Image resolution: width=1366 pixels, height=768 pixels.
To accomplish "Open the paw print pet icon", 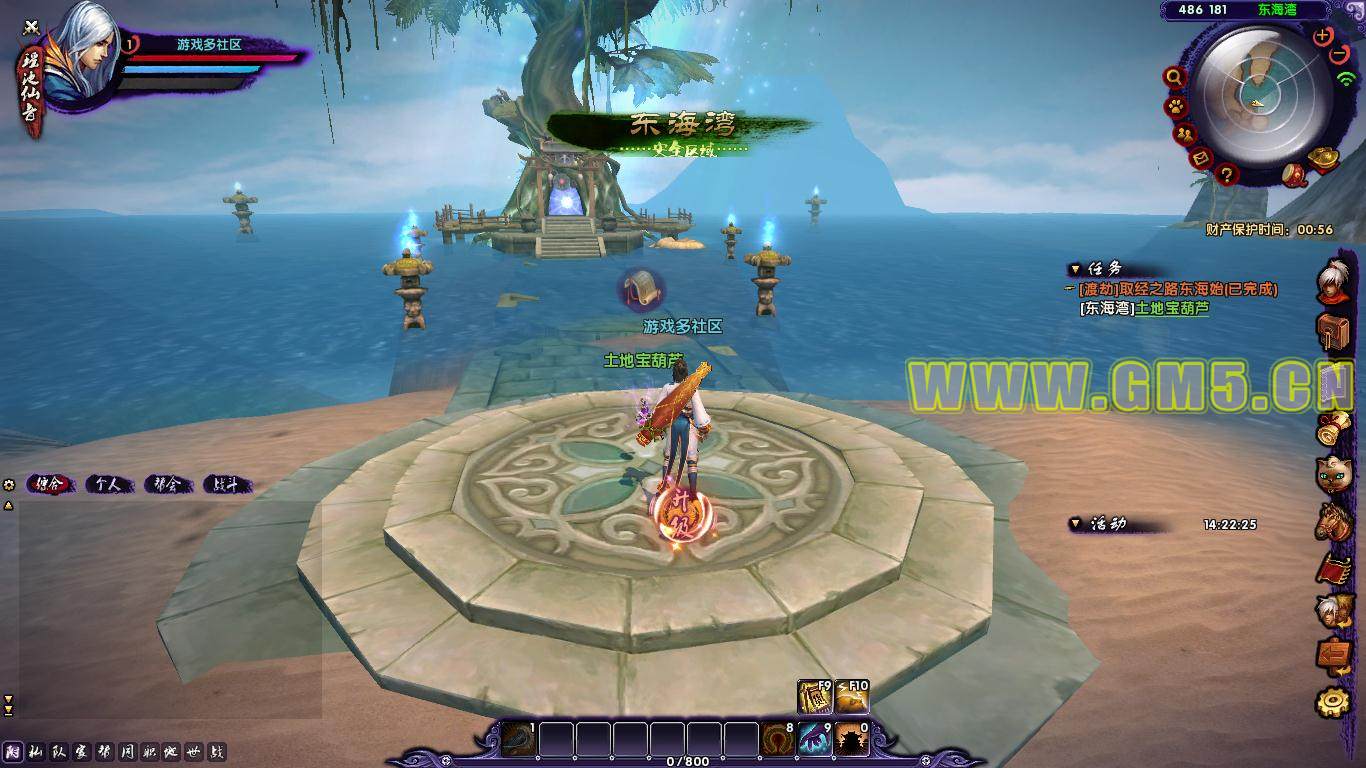I will 1174,106.
